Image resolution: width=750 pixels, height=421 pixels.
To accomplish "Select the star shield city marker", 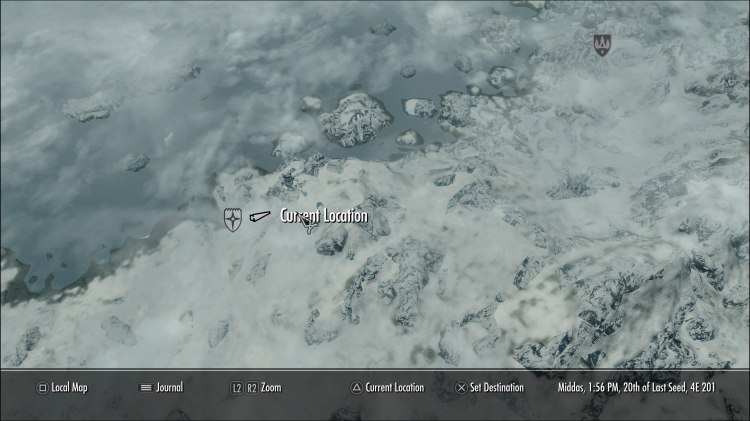I will [233, 218].
